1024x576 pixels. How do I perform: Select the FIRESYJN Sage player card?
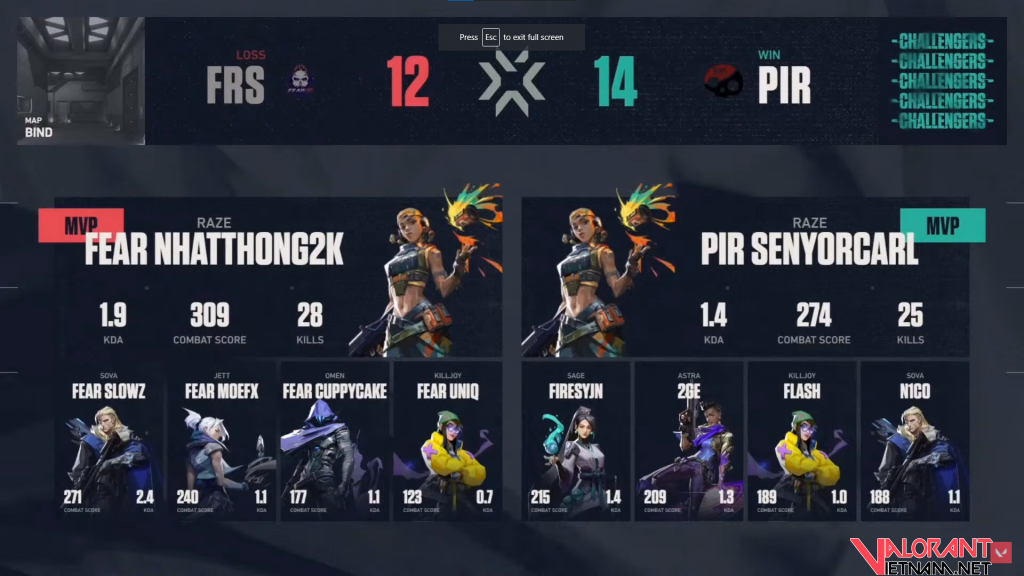coord(576,441)
